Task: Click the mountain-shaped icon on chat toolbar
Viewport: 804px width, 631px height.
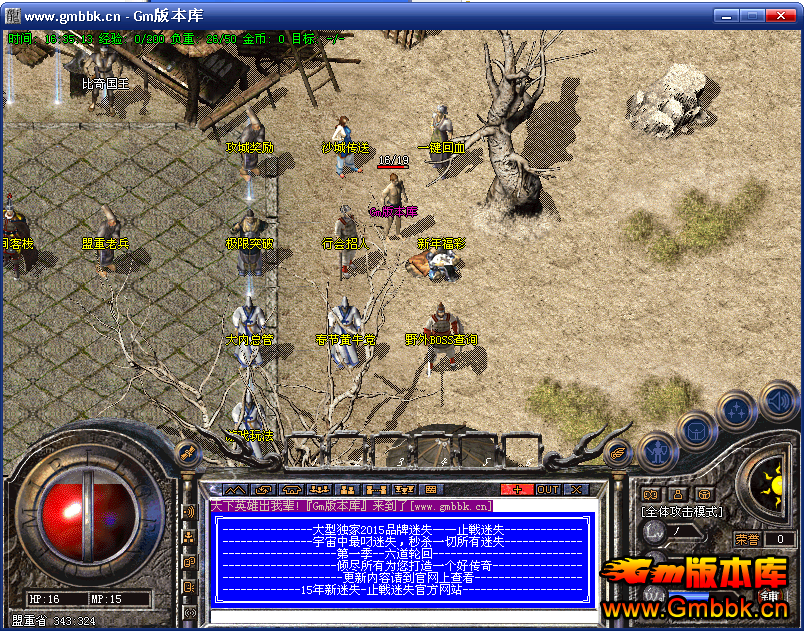Action: click(234, 489)
